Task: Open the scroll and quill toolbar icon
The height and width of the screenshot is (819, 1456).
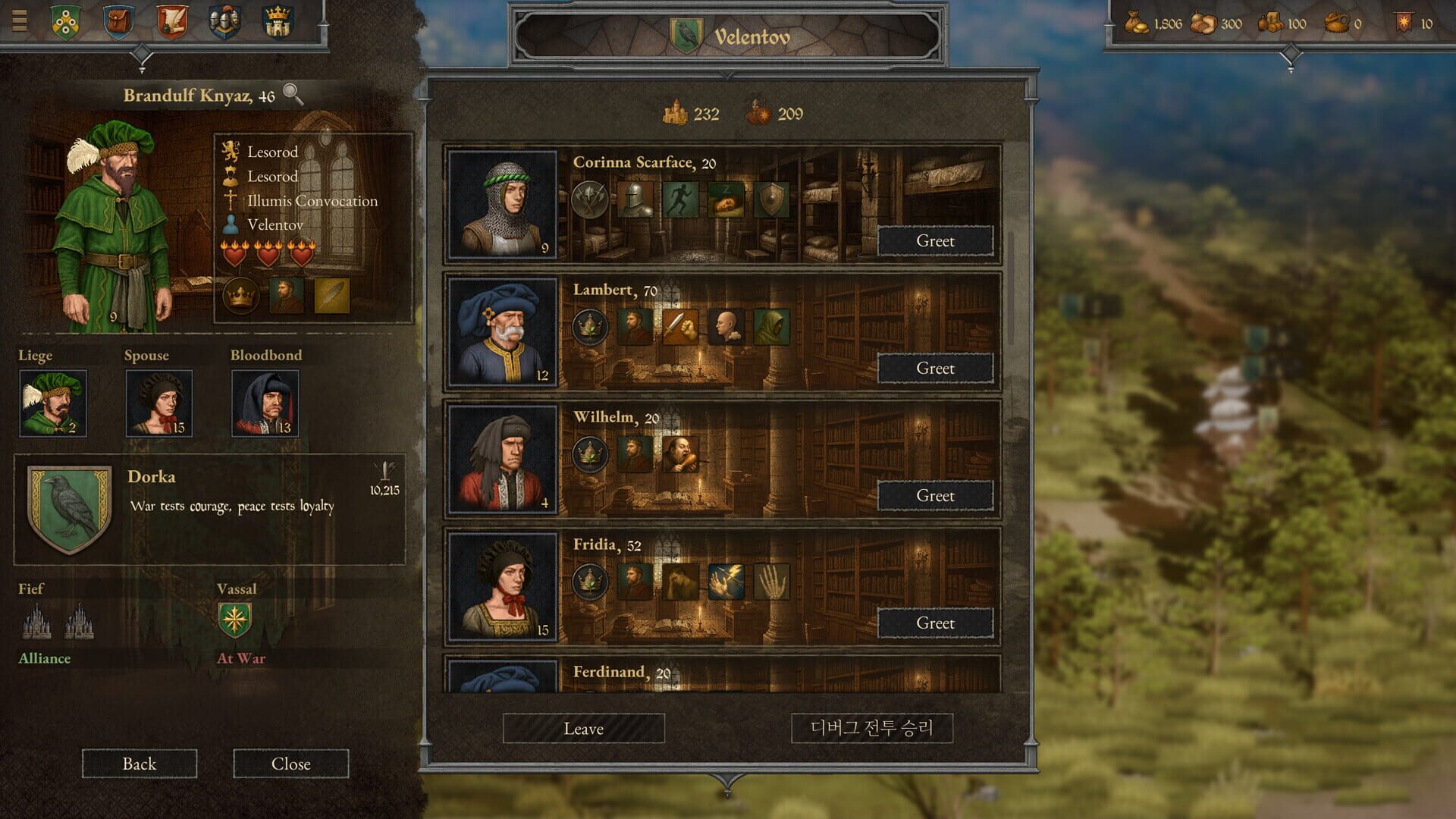Action: point(172,20)
